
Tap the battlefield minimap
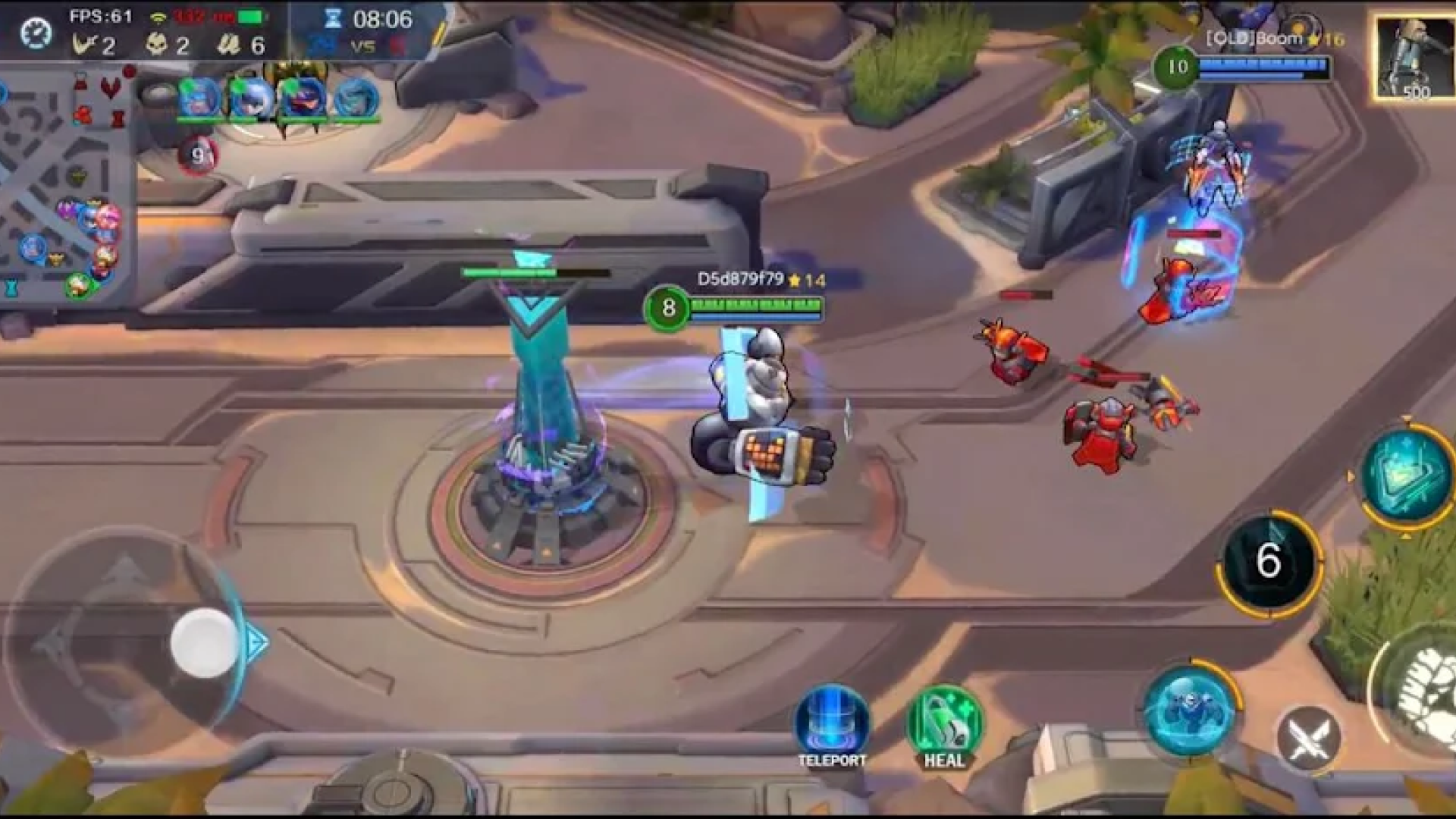click(67, 190)
